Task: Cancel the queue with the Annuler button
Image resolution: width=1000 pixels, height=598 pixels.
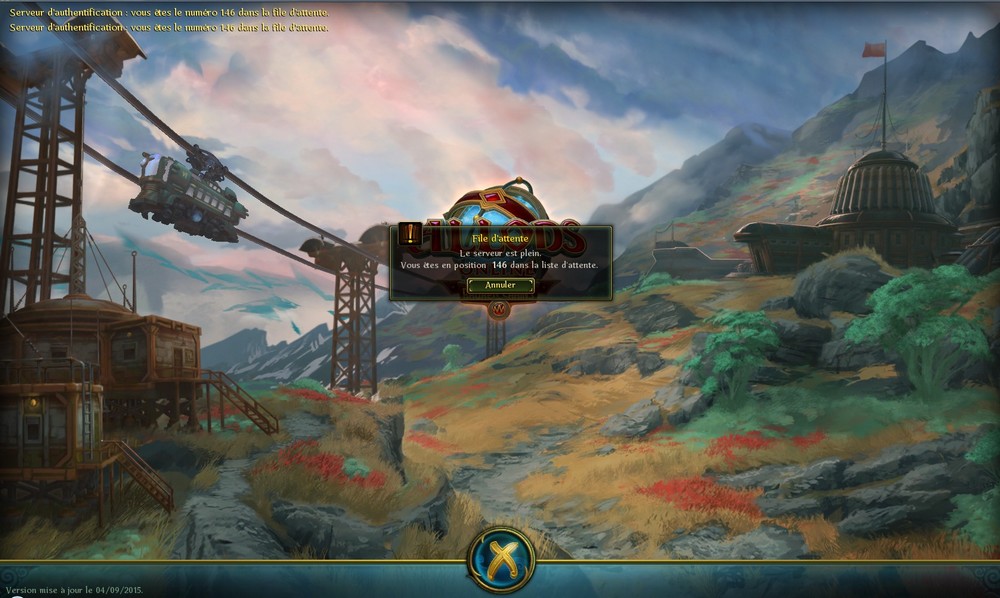Action: tap(500, 285)
